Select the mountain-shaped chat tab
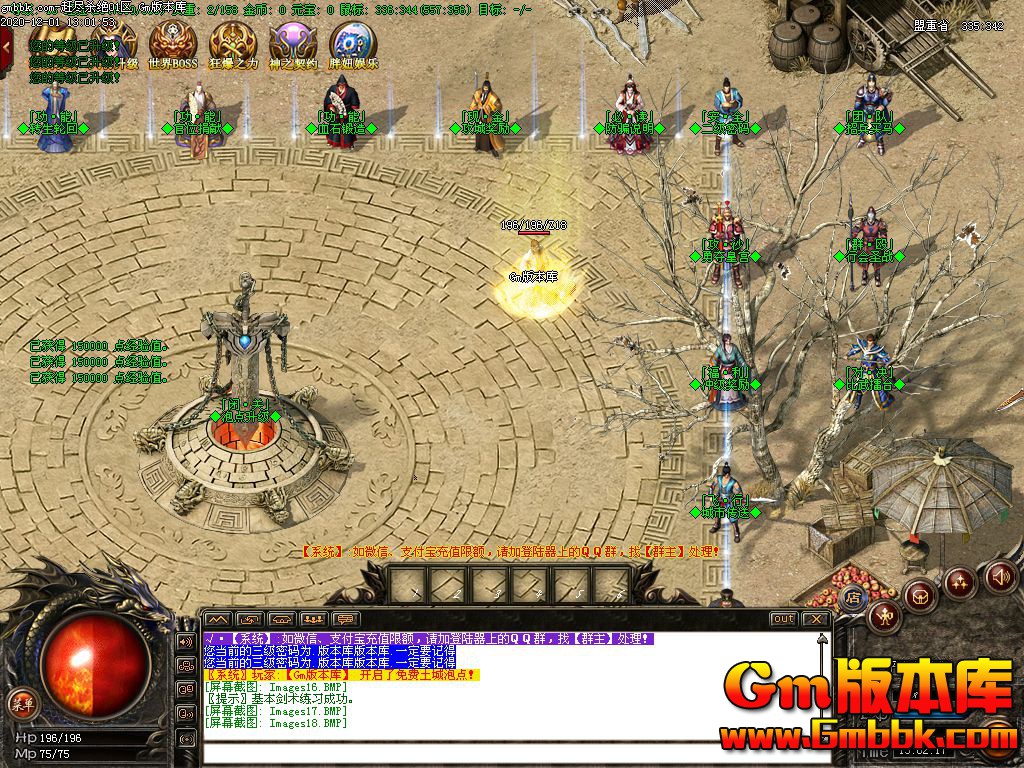The height and width of the screenshot is (768, 1024). [218, 619]
